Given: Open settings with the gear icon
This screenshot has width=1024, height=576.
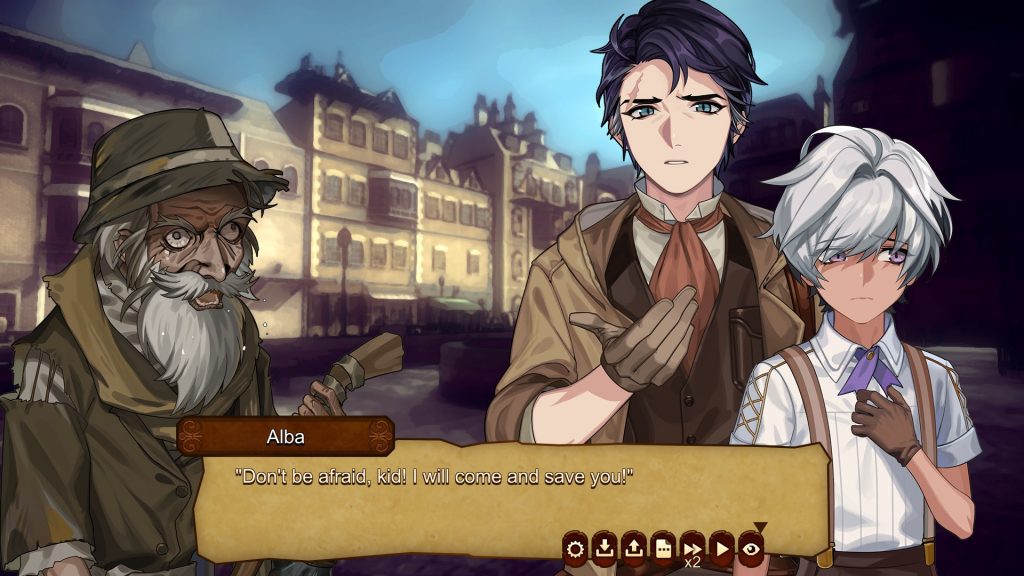Looking at the screenshot, I should pyautogui.click(x=575, y=547).
